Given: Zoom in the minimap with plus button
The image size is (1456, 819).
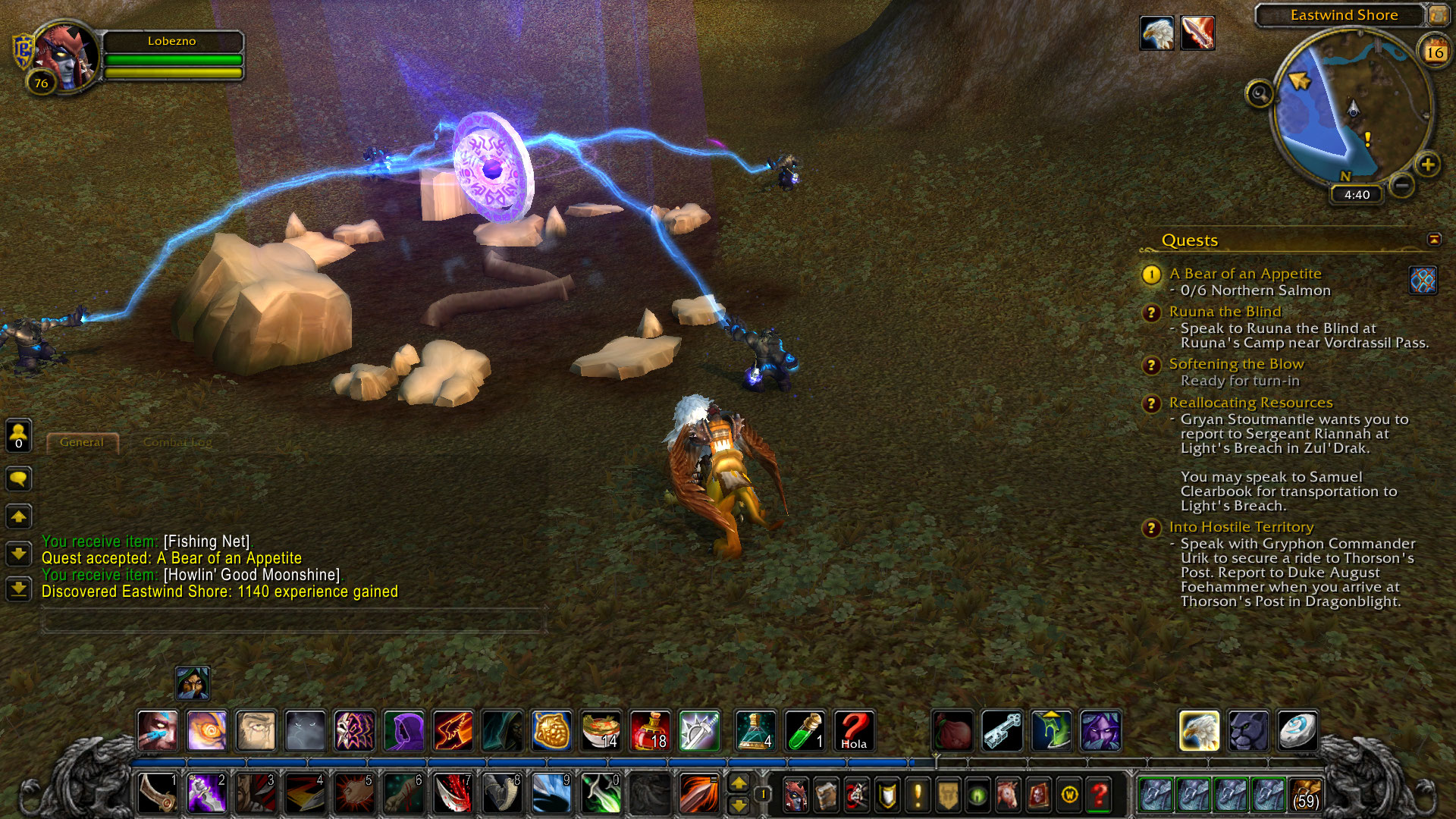Looking at the screenshot, I should (x=1427, y=165).
